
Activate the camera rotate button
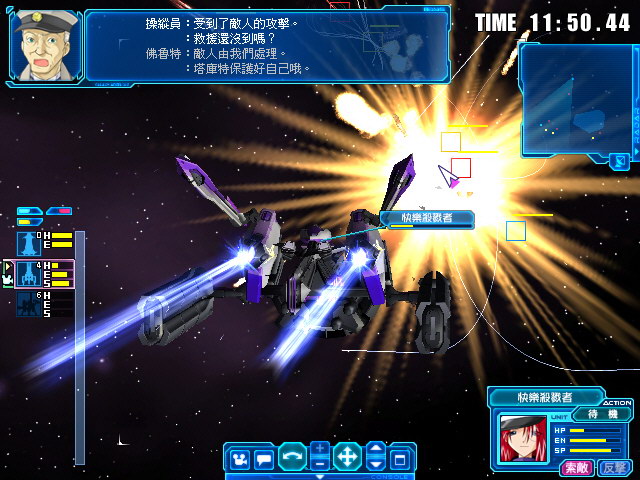click(x=292, y=458)
